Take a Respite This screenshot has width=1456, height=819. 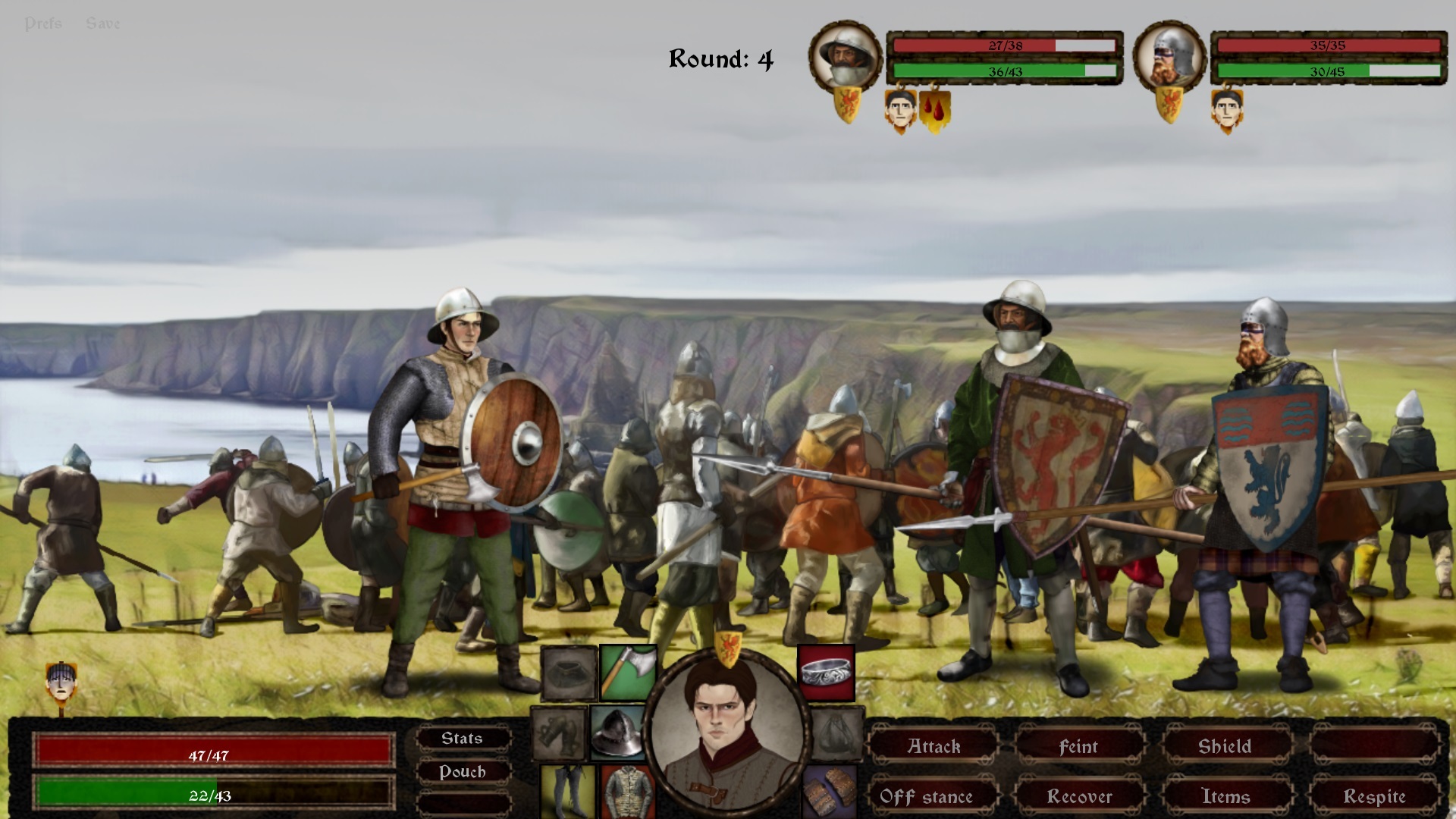pyautogui.click(x=1374, y=796)
